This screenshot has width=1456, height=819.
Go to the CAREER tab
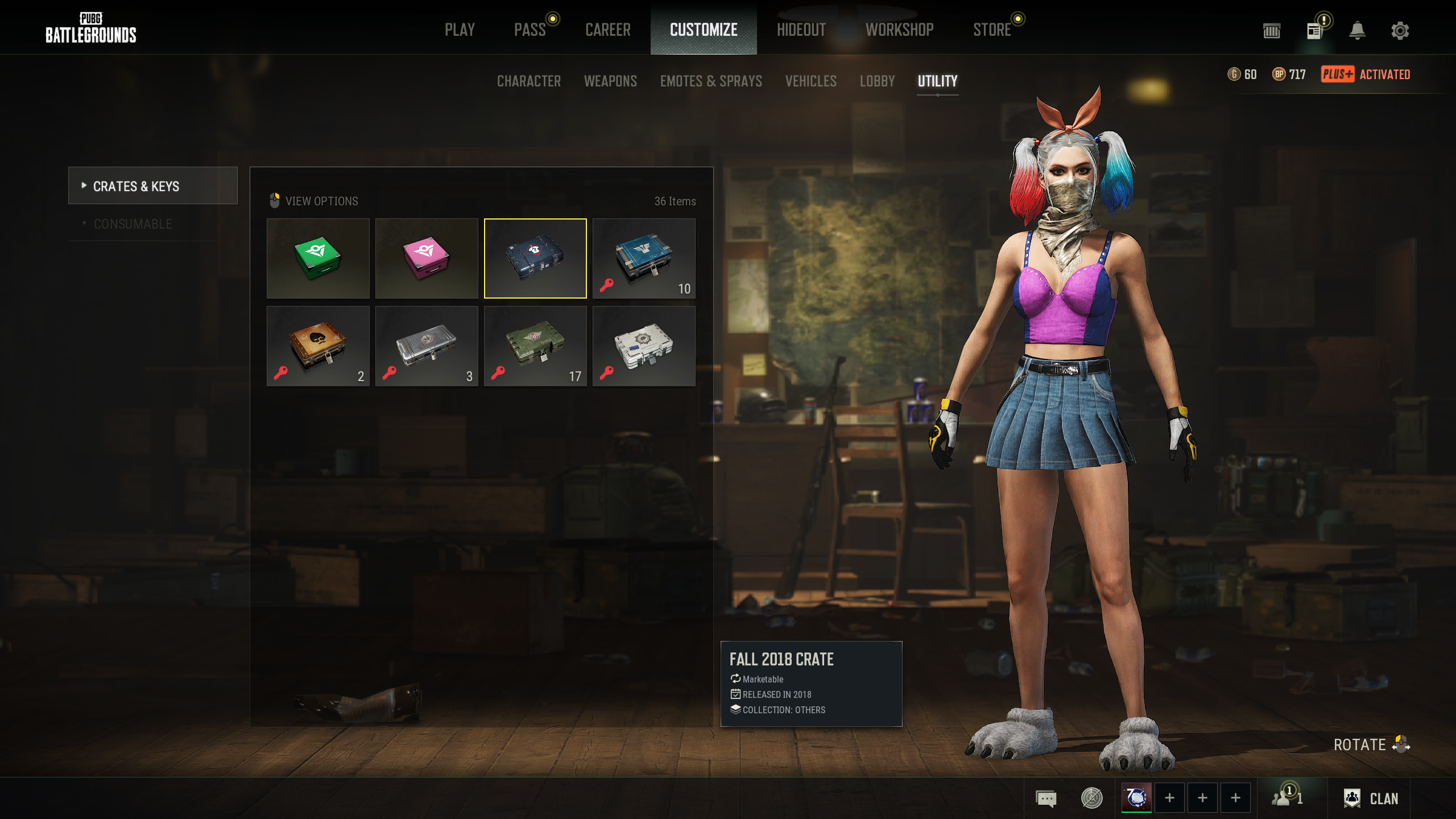pyautogui.click(x=608, y=30)
